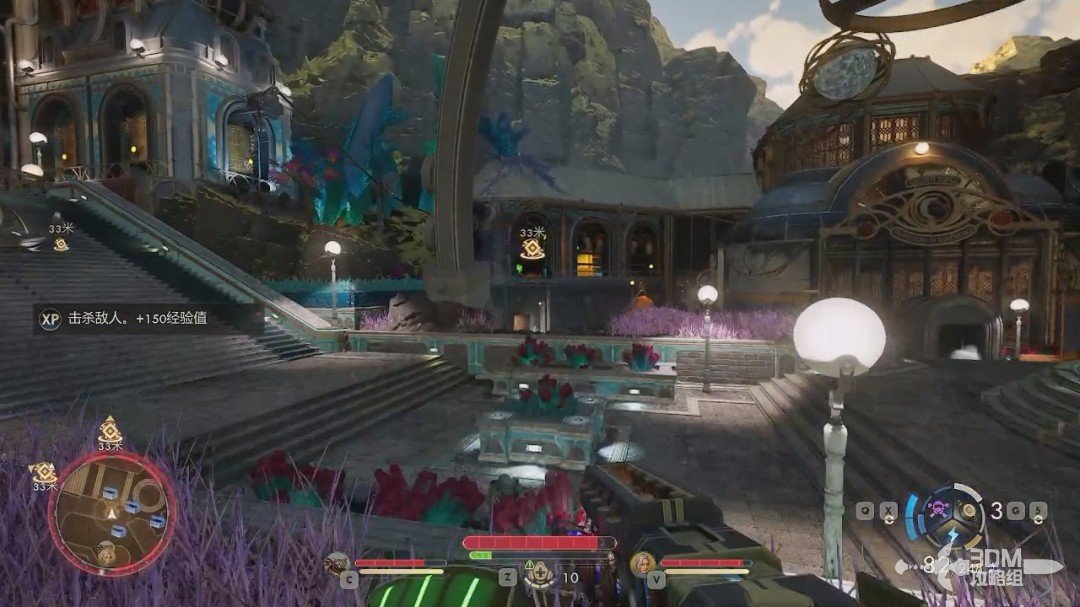Select the left companion portrait
The height and width of the screenshot is (607, 1080).
pyautogui.click(x=338, y=564)
